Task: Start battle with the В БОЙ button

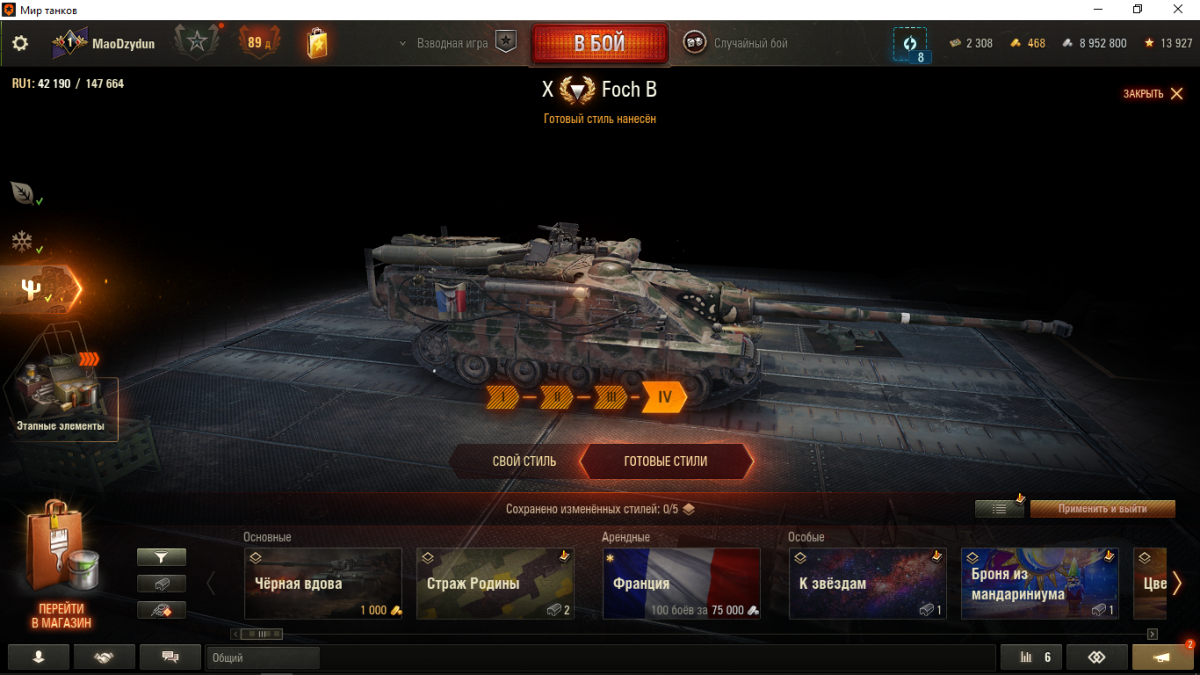Action: (x=599, y=44)
